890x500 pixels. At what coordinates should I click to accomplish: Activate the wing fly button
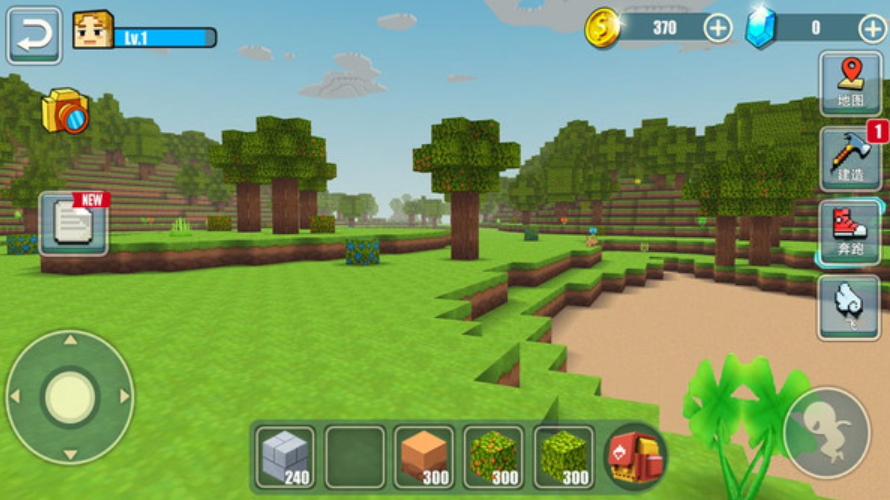point(850,306)
